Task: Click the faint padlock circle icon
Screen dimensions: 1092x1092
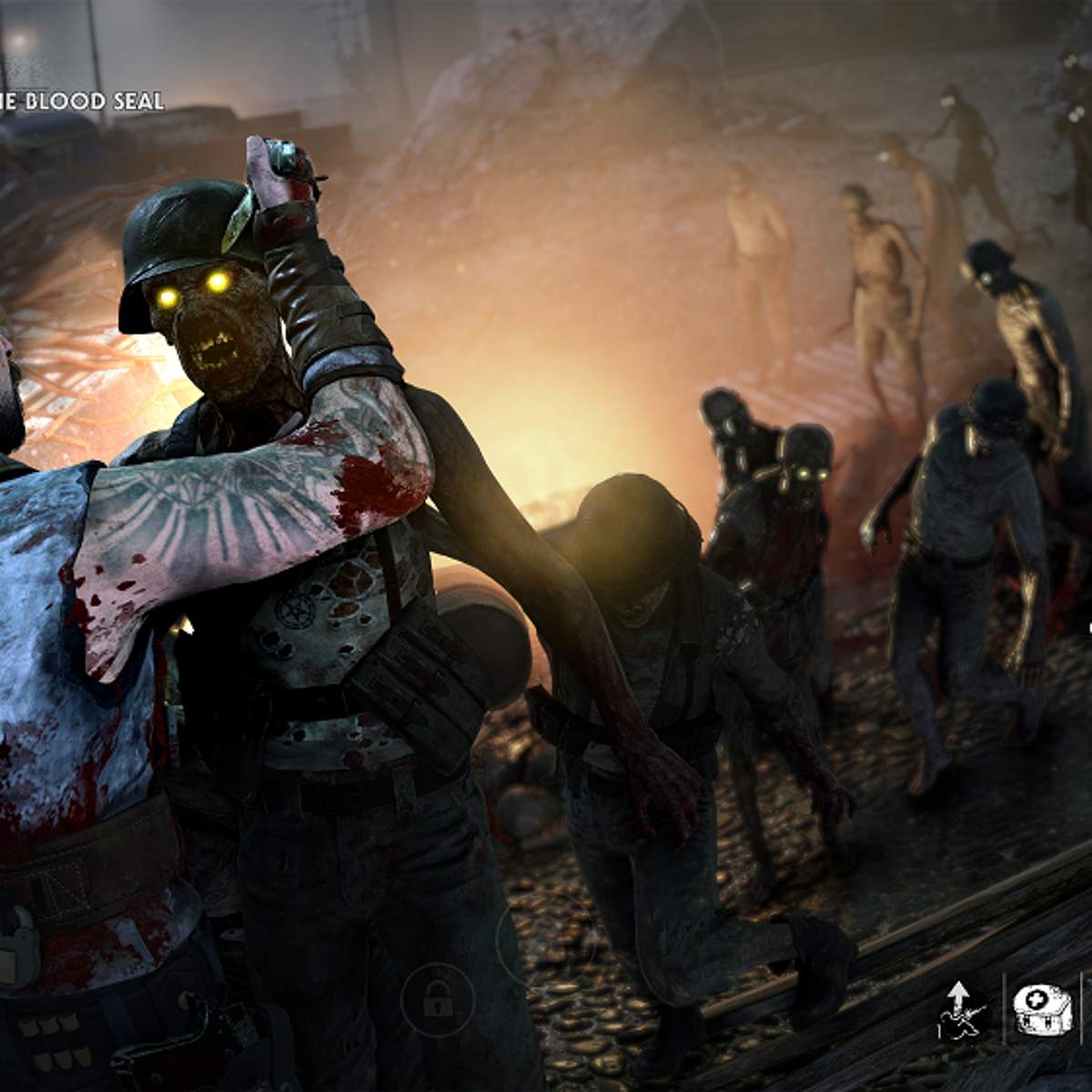Action: tap(437, 999)
